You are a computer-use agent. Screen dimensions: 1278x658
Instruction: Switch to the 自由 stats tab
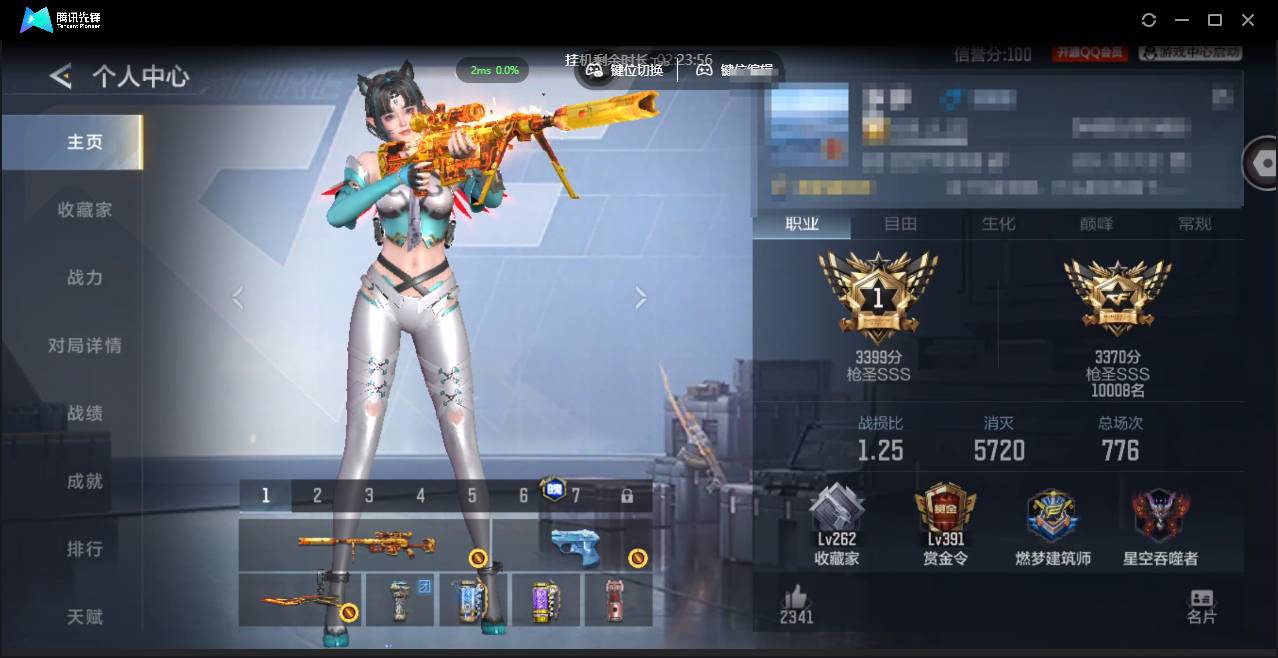900,224
